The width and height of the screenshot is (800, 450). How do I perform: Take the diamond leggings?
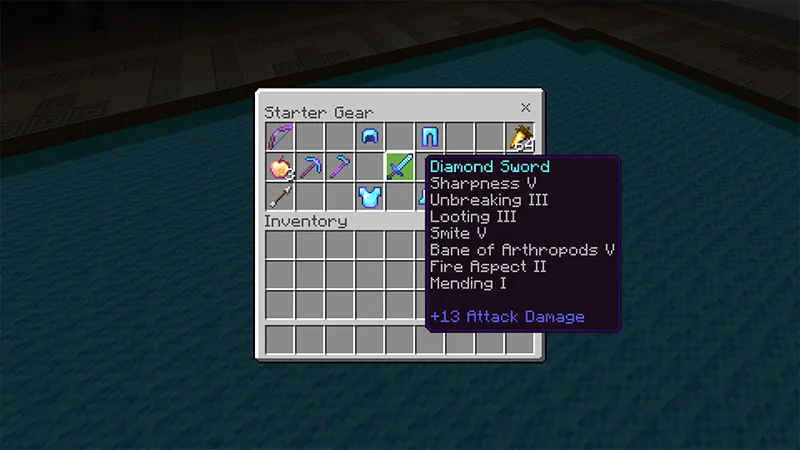coord(430,136)
